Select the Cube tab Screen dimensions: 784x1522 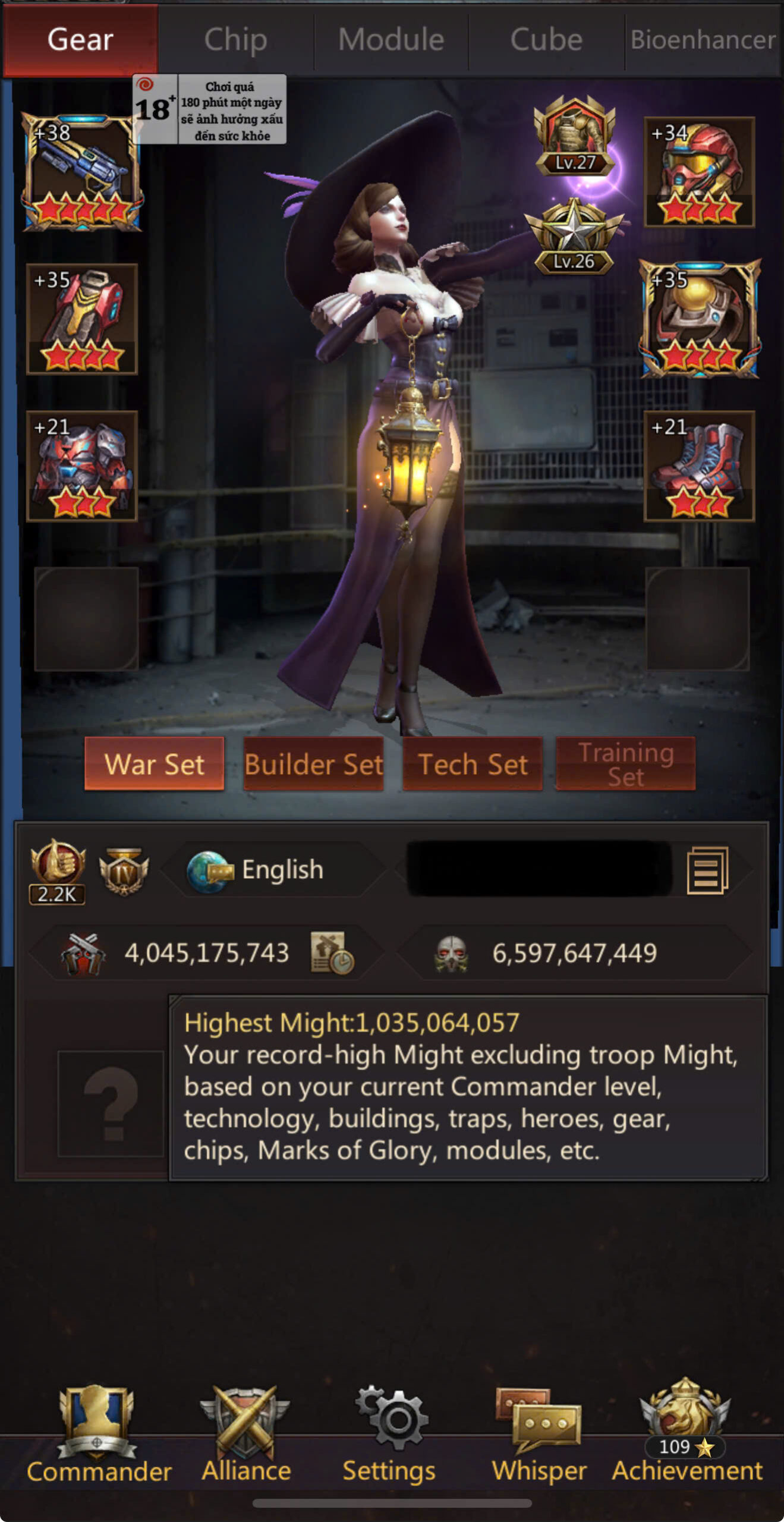546,40
